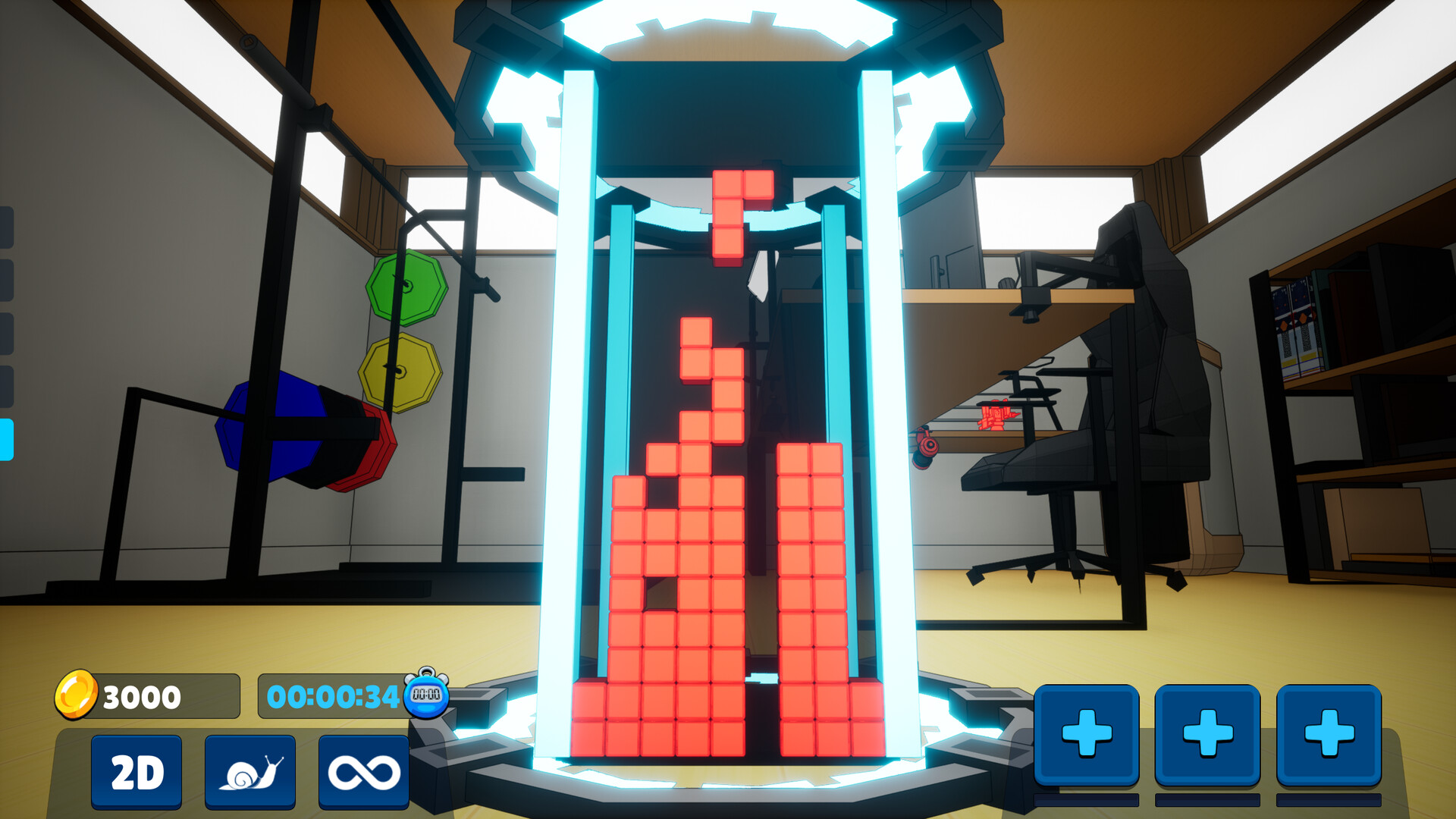
Task: Toggle the second left sidebar button
Action: pos(6,278)
